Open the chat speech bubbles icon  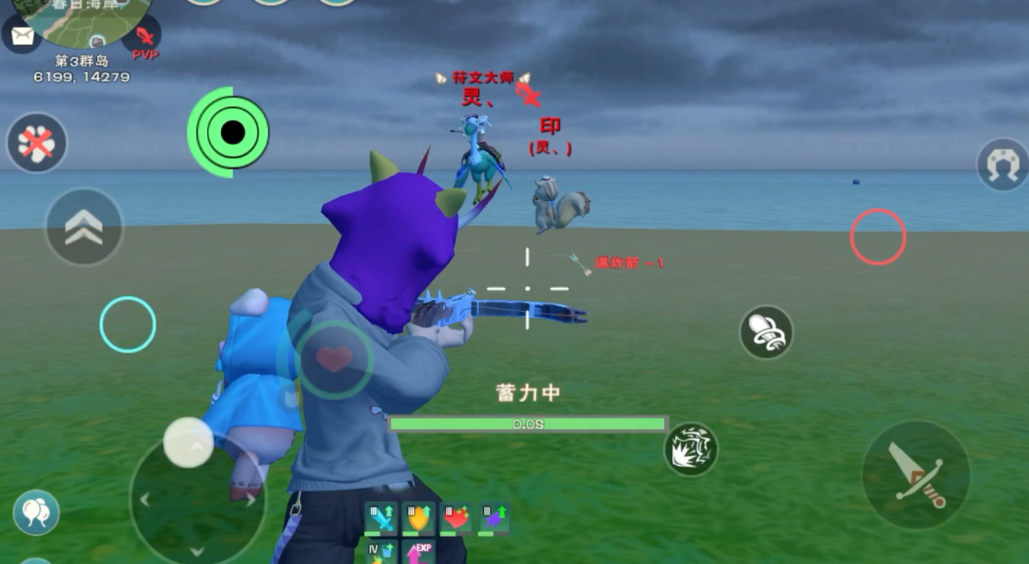[x=36, y=512]
